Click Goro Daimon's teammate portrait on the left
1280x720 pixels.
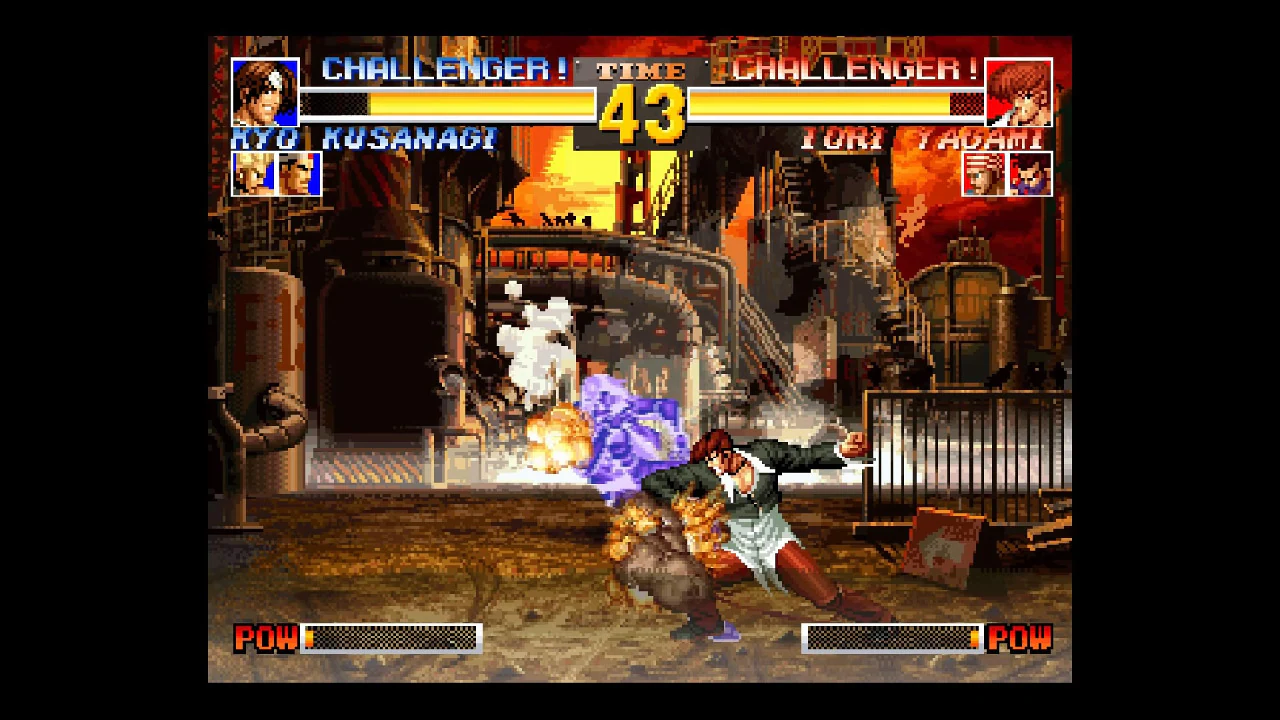295,172
